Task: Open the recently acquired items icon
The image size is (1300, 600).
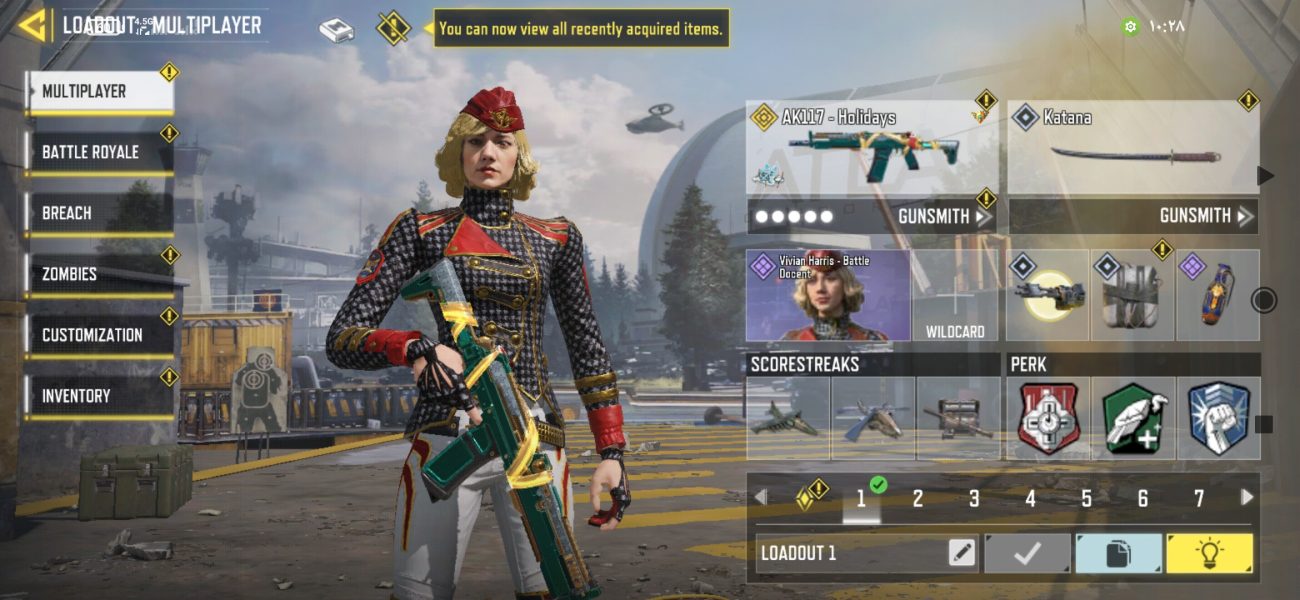Action: [393, 28]
